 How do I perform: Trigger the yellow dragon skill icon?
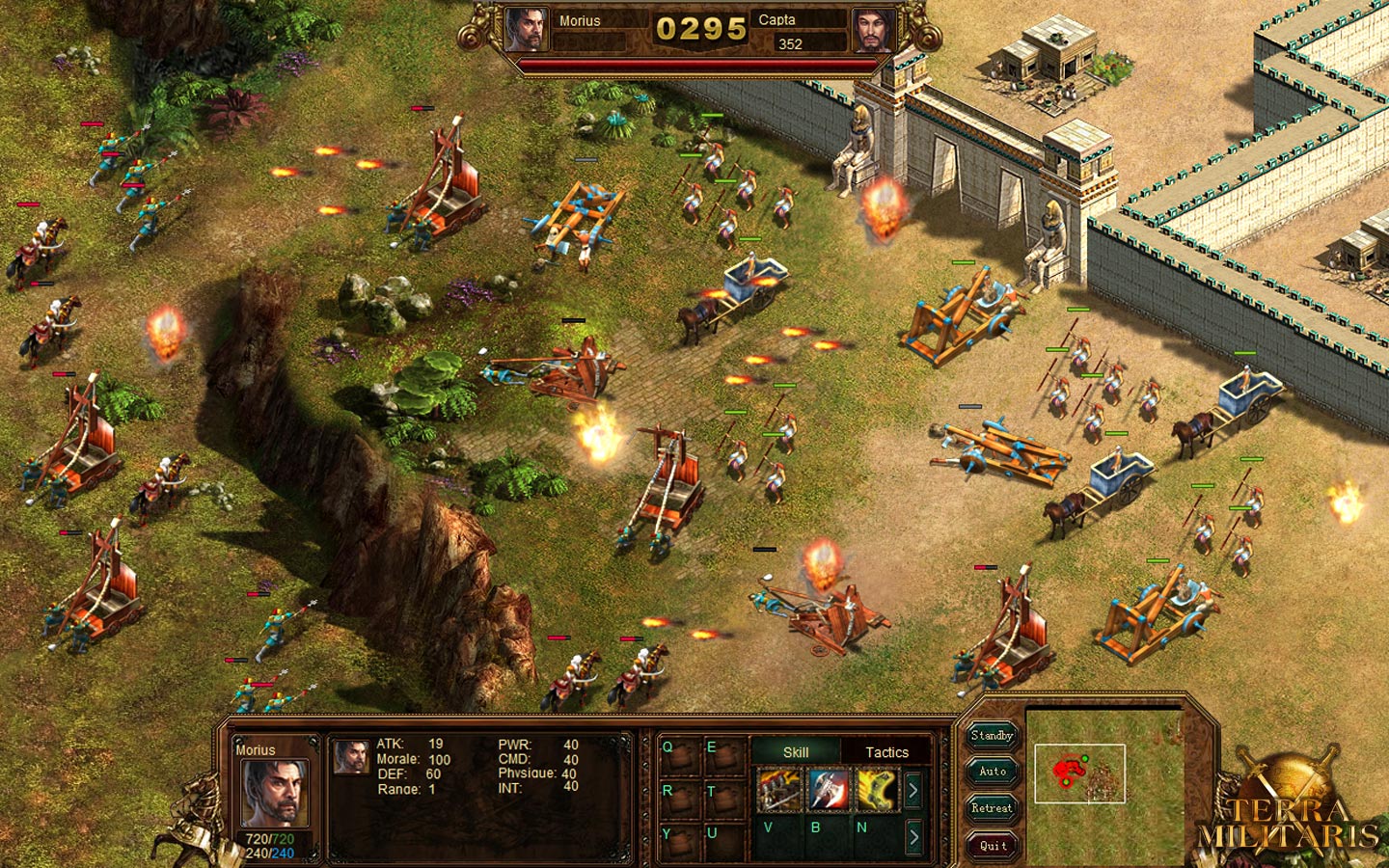(876, 790)
